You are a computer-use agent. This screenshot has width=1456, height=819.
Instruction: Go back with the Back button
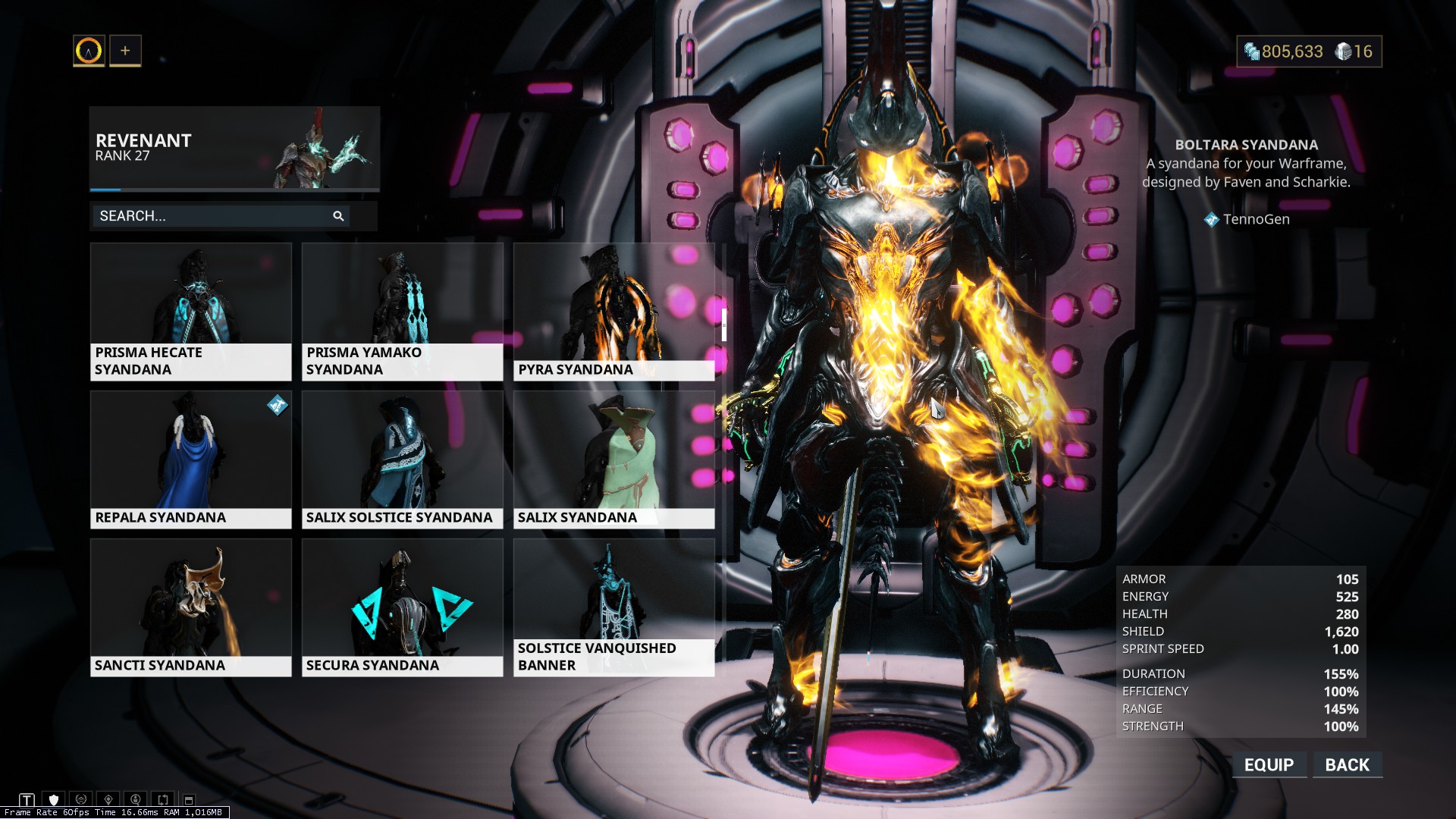tap(1347, 764)
